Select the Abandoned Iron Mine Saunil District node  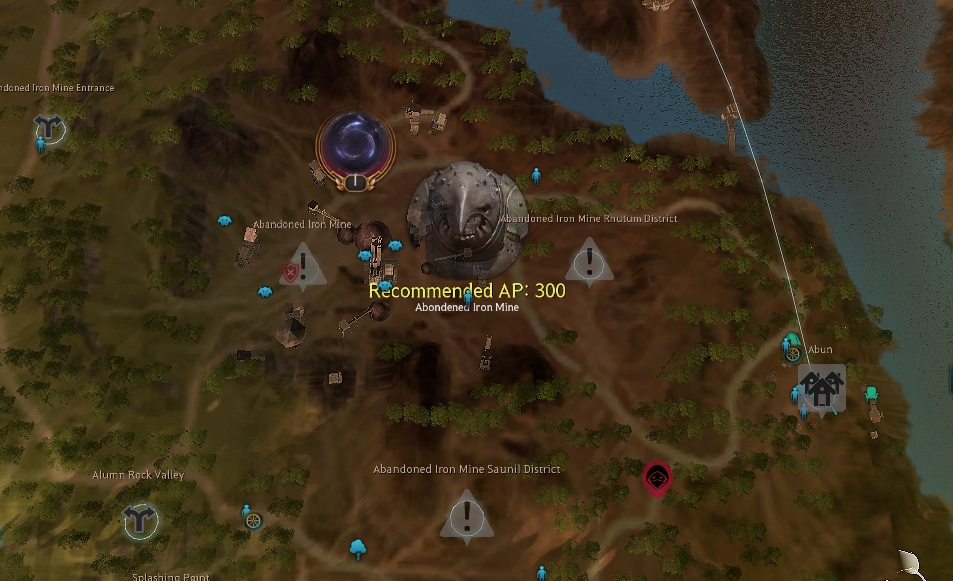(464, 519)
